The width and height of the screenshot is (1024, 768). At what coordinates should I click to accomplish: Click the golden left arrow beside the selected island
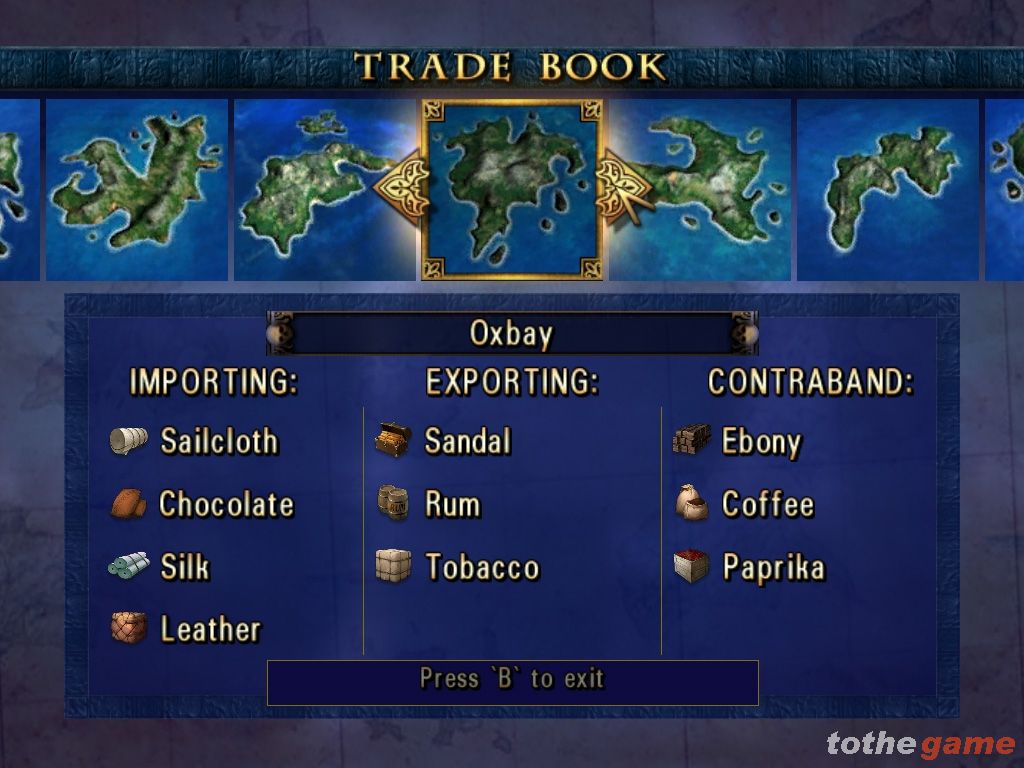point(403,186)
